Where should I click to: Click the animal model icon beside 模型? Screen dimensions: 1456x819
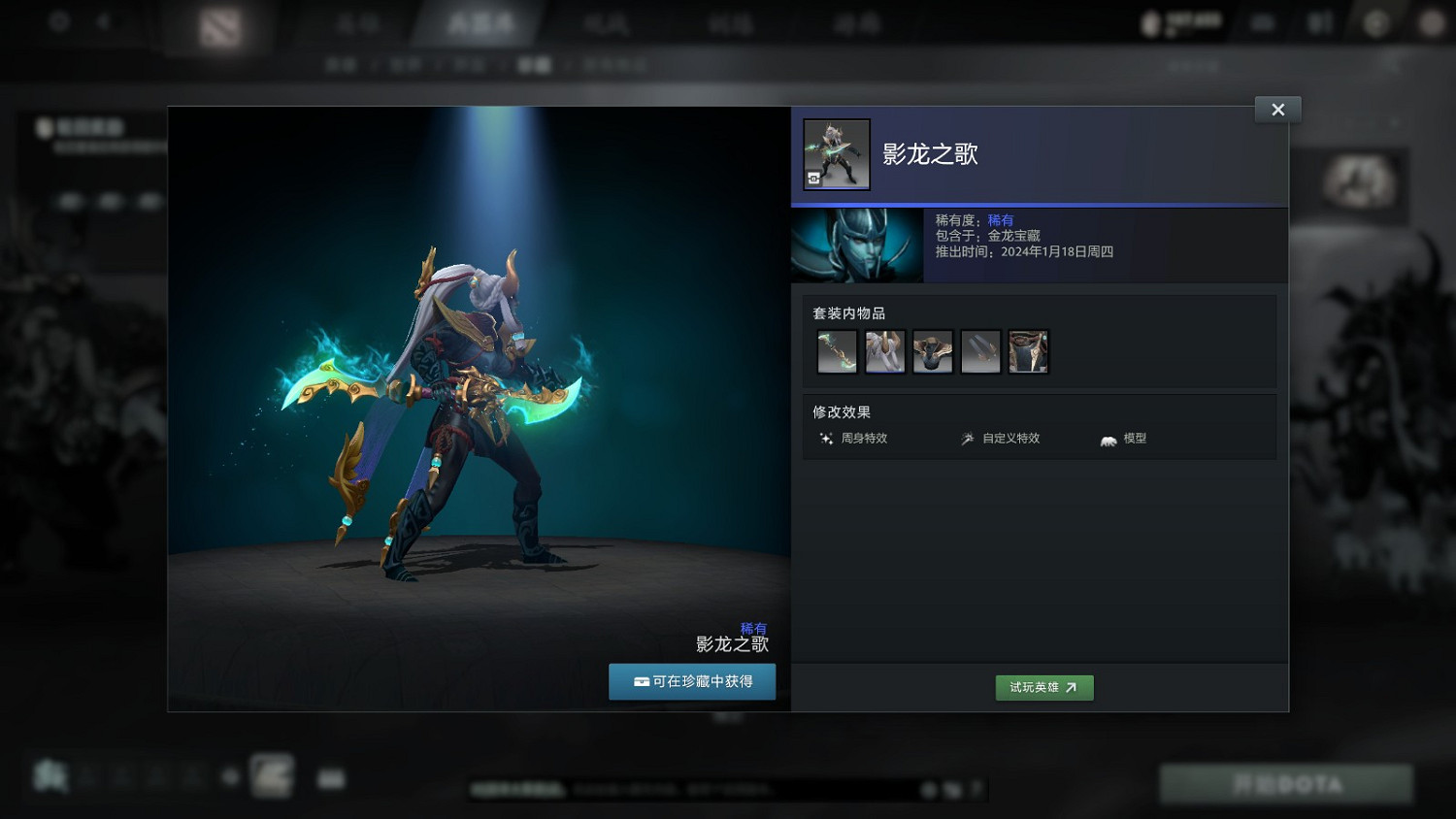click(1107, 439)
